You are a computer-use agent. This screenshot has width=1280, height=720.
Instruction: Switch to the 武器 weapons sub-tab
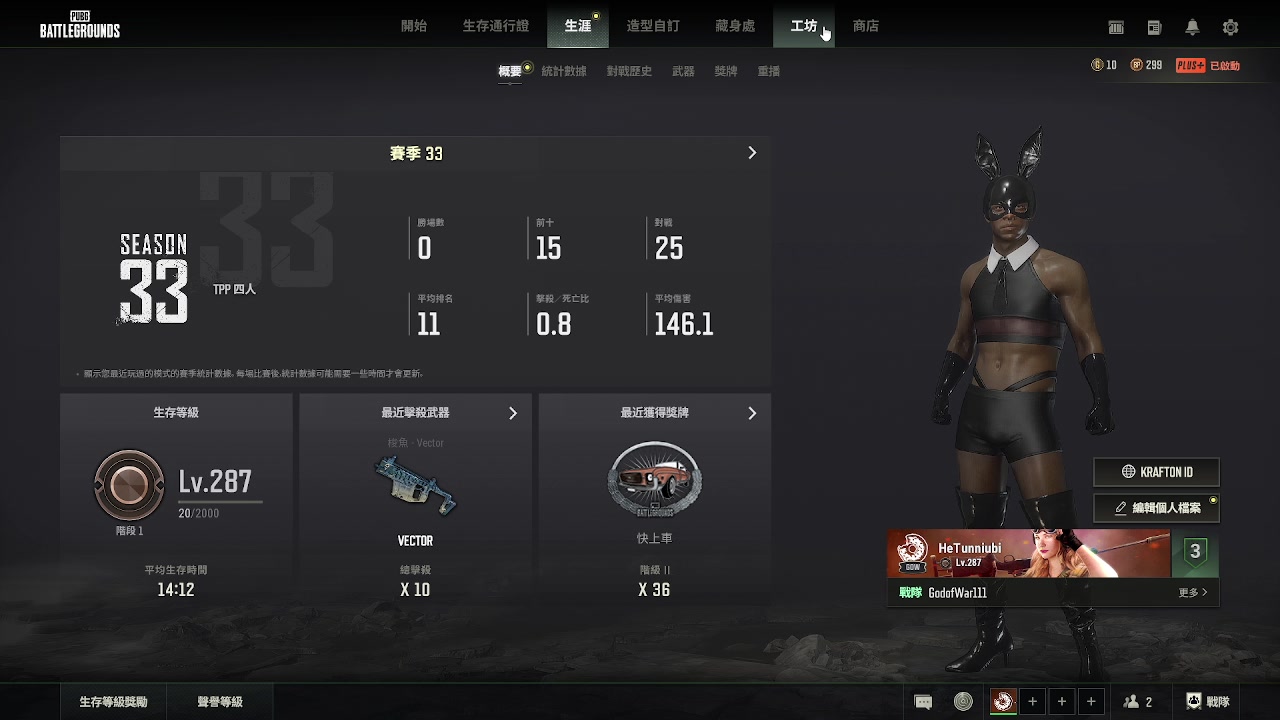pyautogui.click(x=683, y=71)
